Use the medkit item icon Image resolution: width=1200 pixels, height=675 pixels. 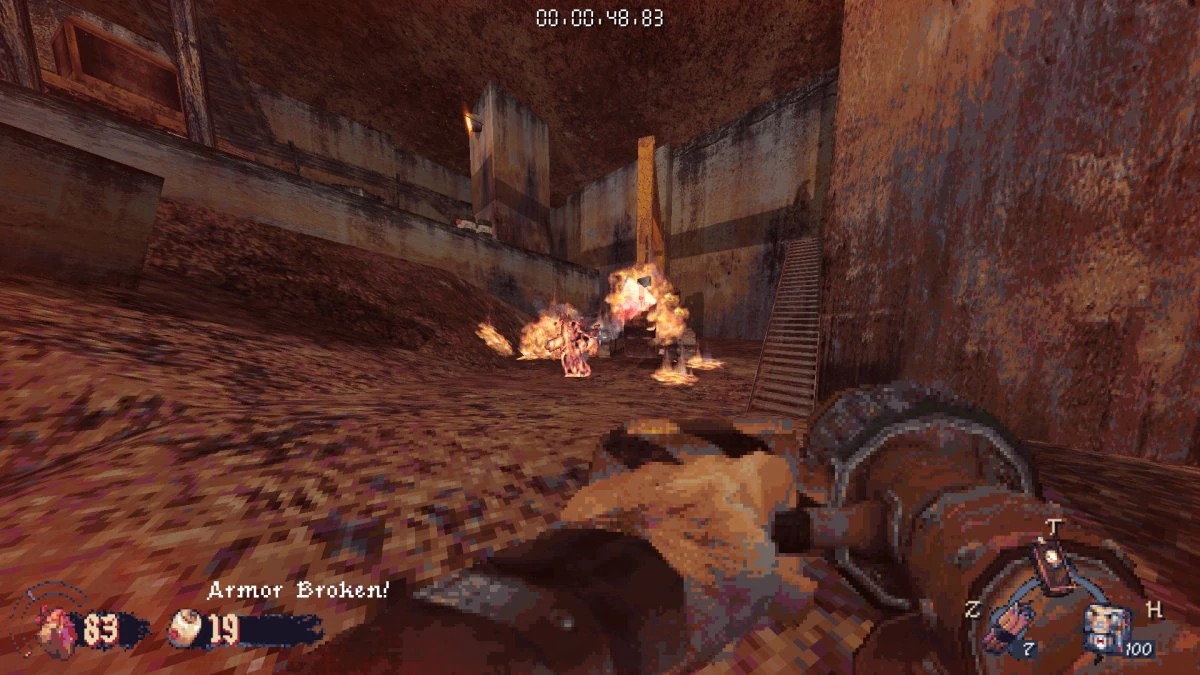pos(1104,630)
